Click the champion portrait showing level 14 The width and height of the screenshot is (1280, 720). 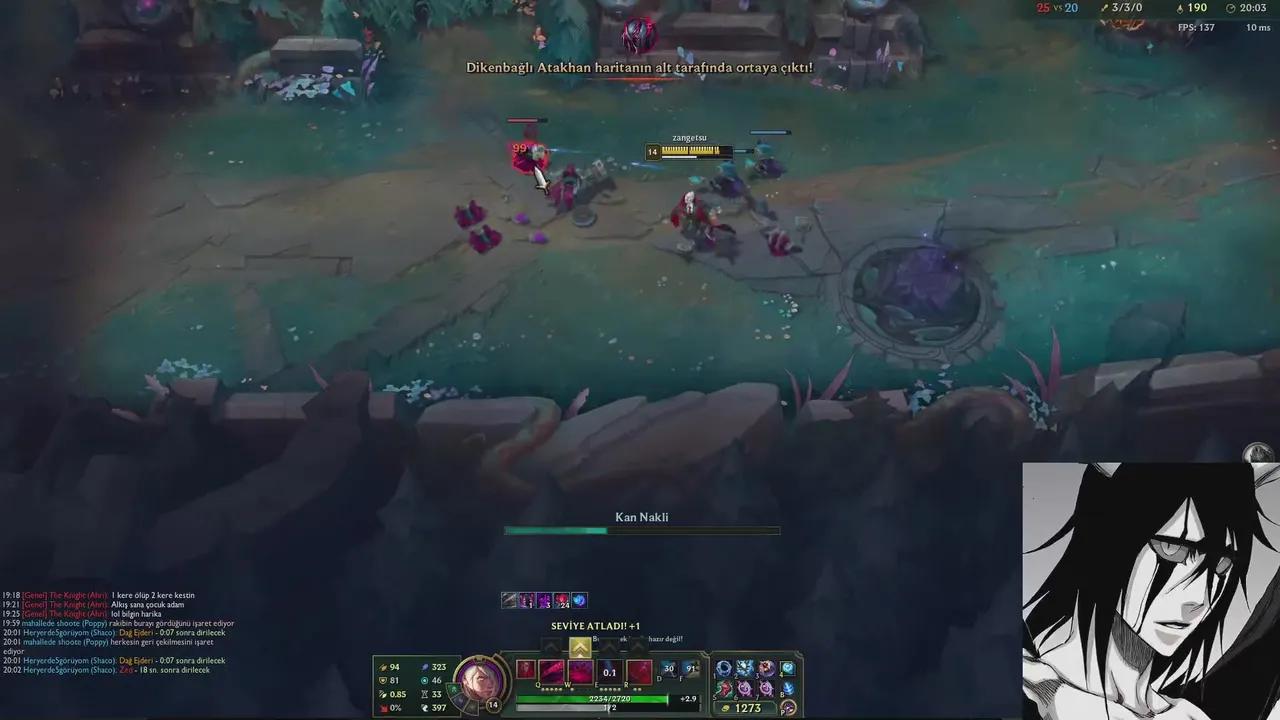pyautogui.click(x=480, y=678)
